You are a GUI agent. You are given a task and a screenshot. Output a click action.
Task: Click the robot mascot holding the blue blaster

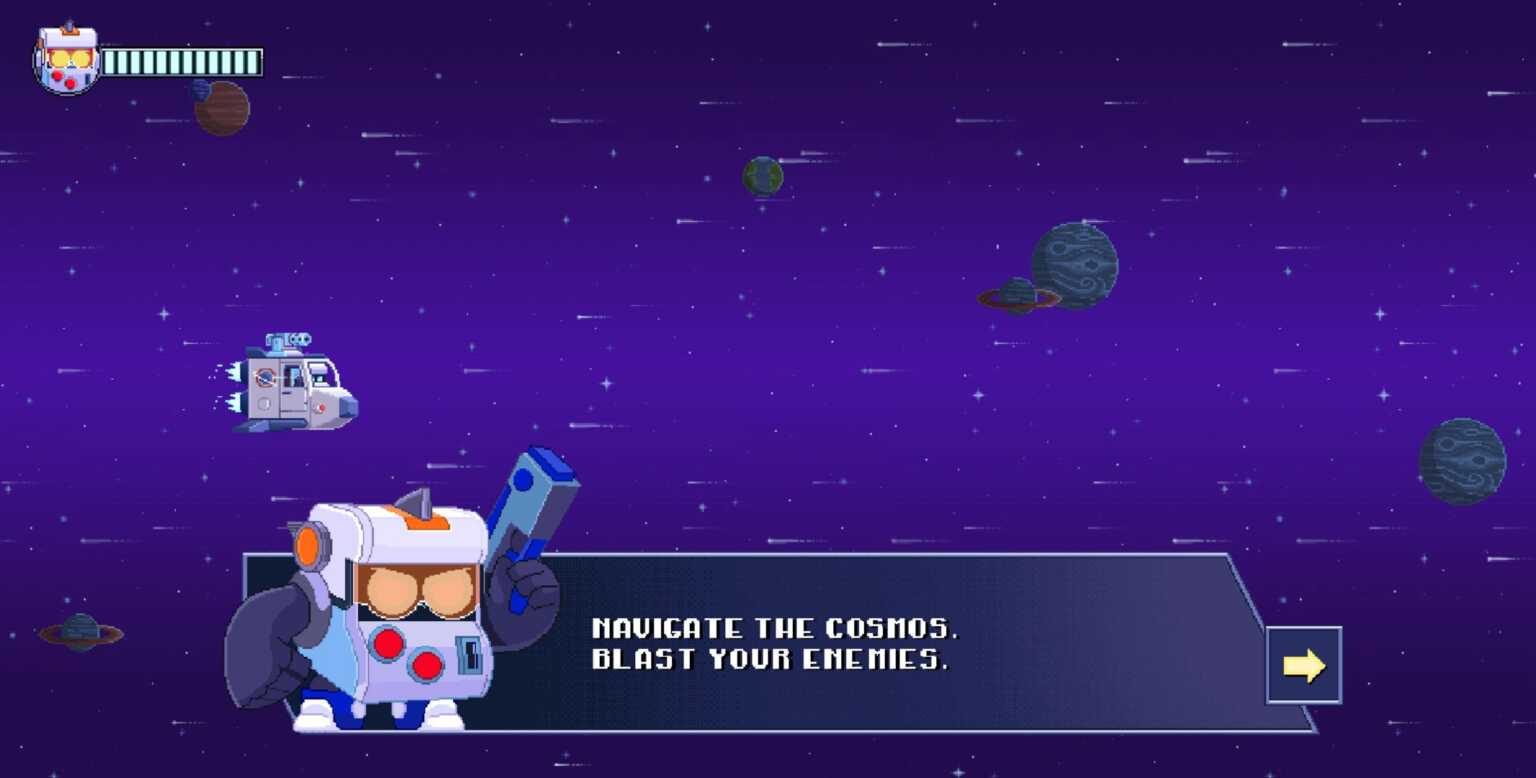pyautogui.click(x=400, y=600)
